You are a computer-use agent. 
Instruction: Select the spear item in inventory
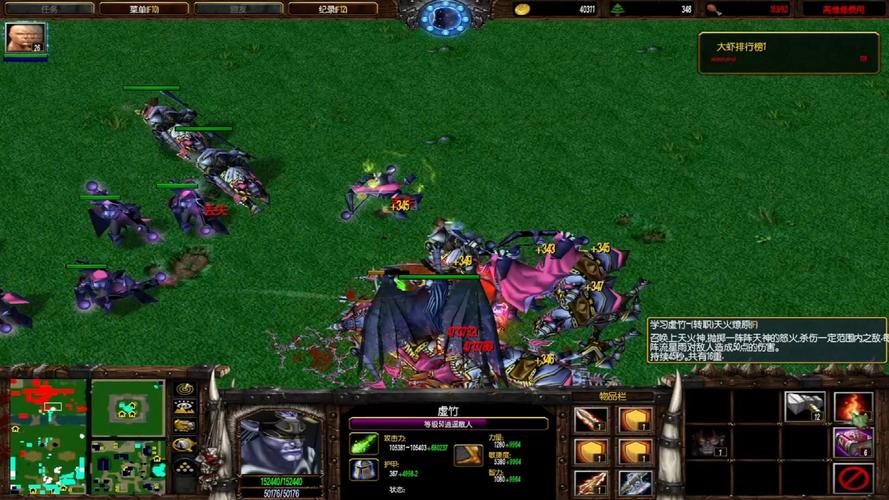pyautogui.click(x=590, y=484)
